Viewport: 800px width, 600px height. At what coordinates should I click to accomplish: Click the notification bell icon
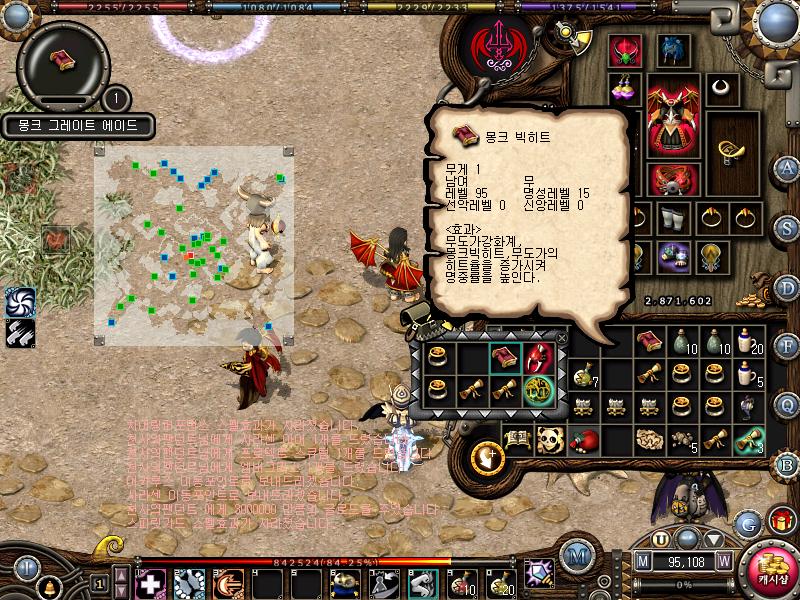pyautogui.click(x=47, y=584)
